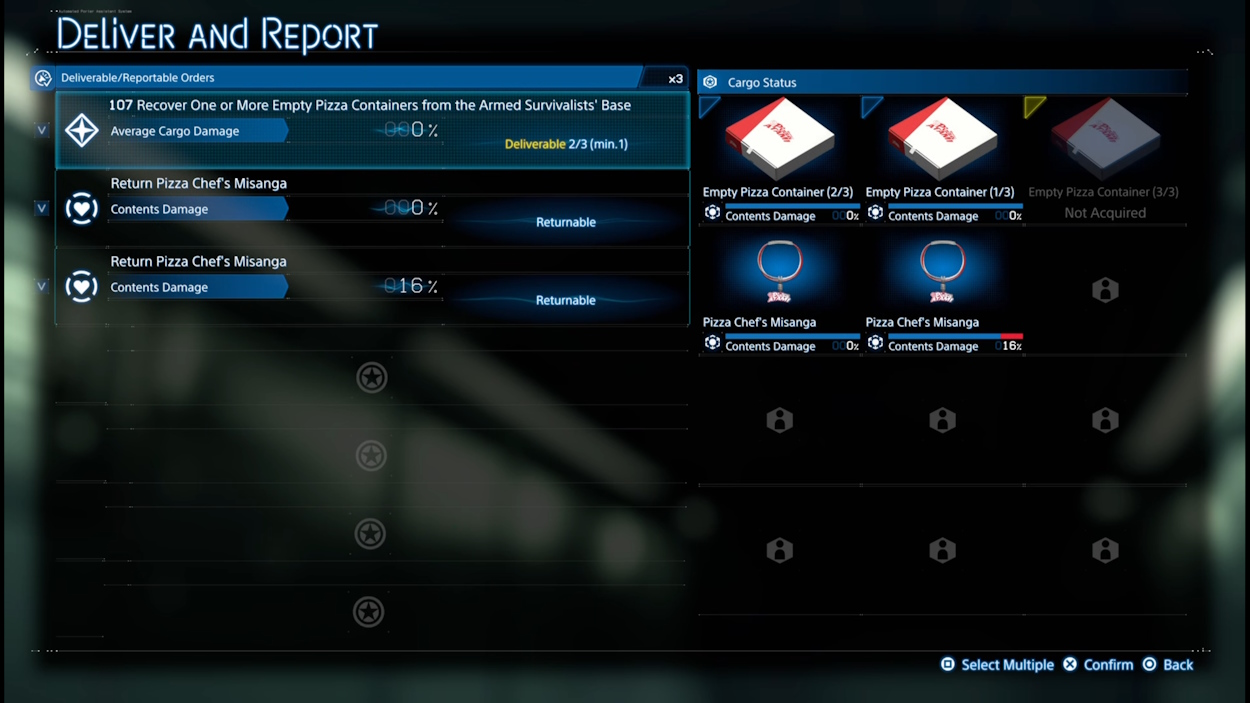Choose the Misanga return order with 16% damage
The height and width of the screenshot is (703, 1250).
tap(372, 286)
